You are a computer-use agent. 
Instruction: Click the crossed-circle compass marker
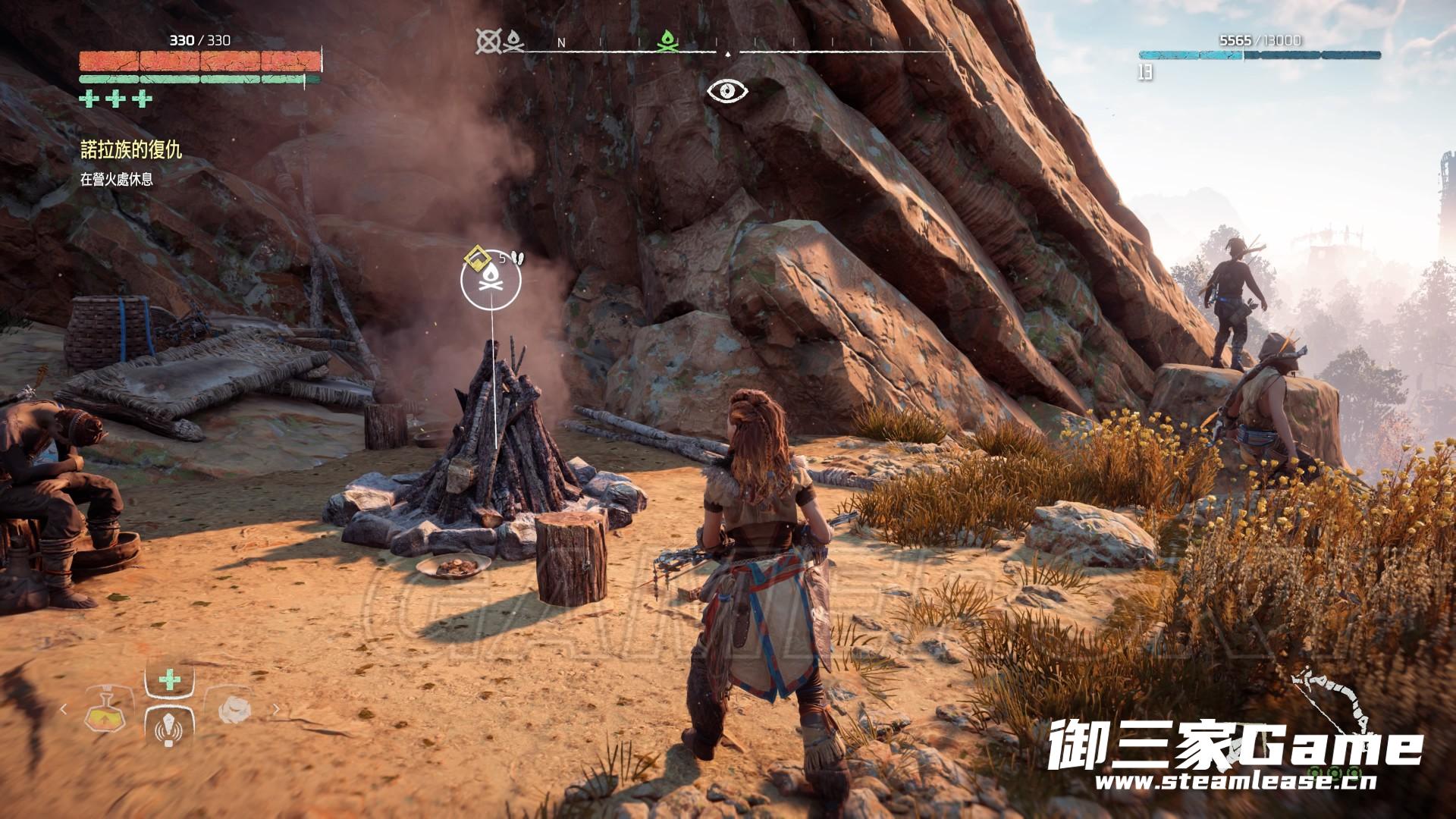(x=489, y=42)
